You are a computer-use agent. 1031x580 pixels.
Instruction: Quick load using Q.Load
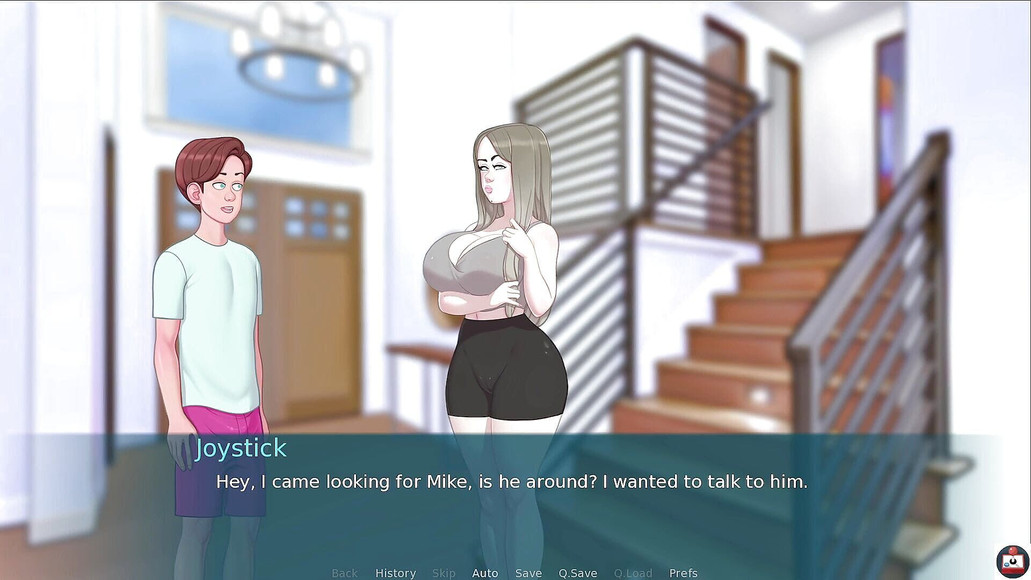click(633, 573)
